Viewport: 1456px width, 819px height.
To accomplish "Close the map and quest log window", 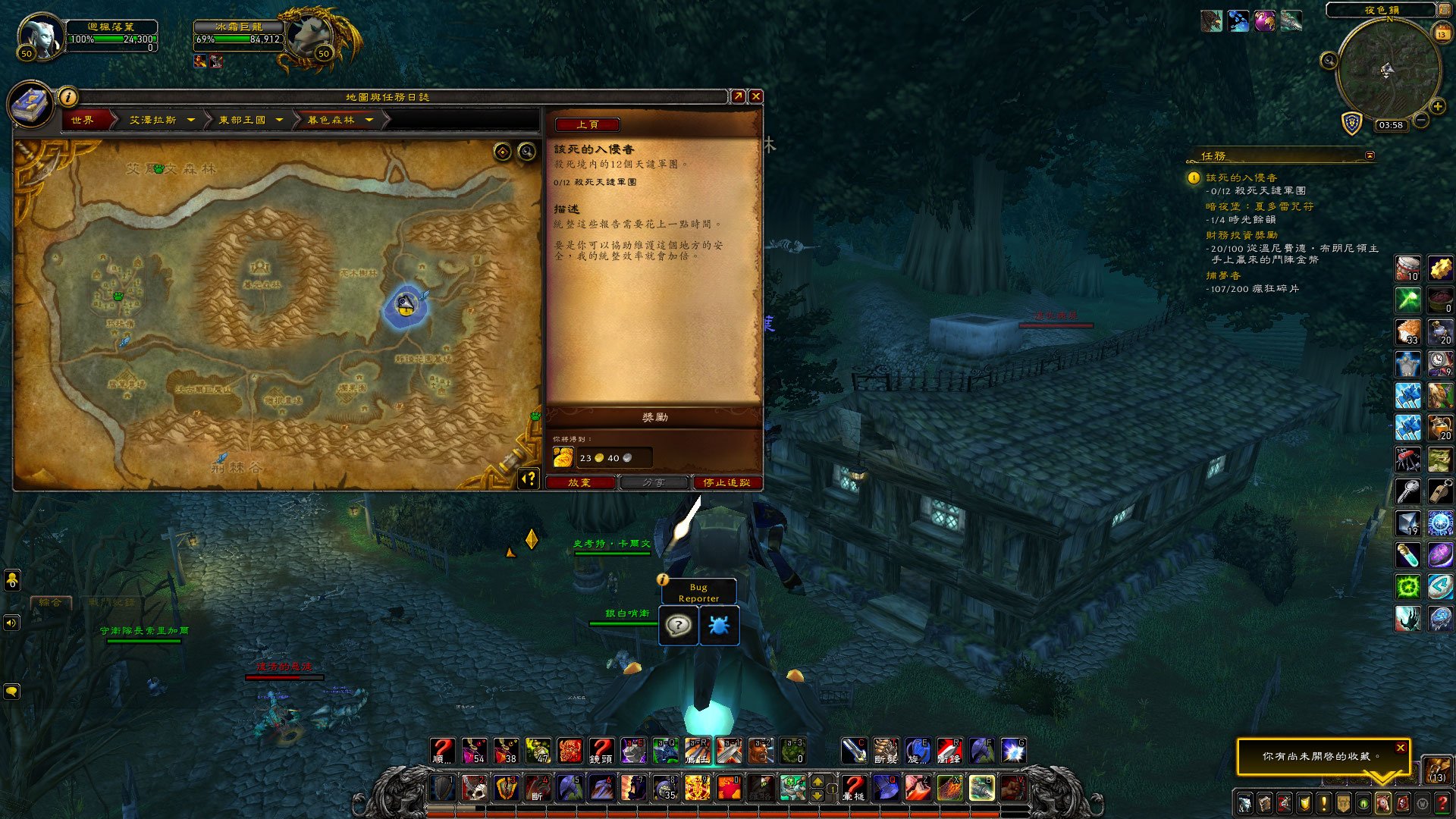I will click(x=755, y=96).
